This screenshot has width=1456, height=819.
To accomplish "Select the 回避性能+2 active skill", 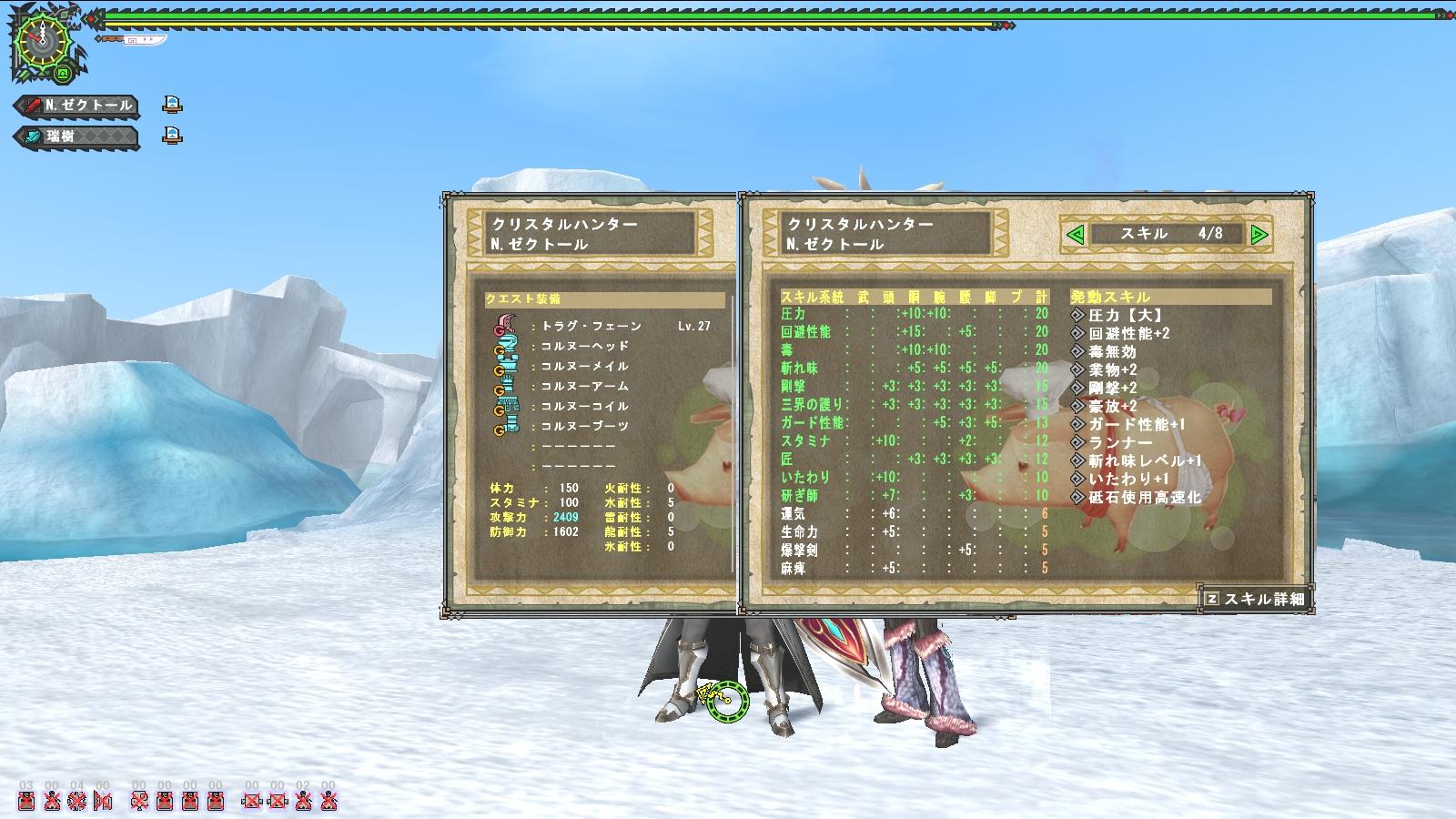I will pos(1129,334).
